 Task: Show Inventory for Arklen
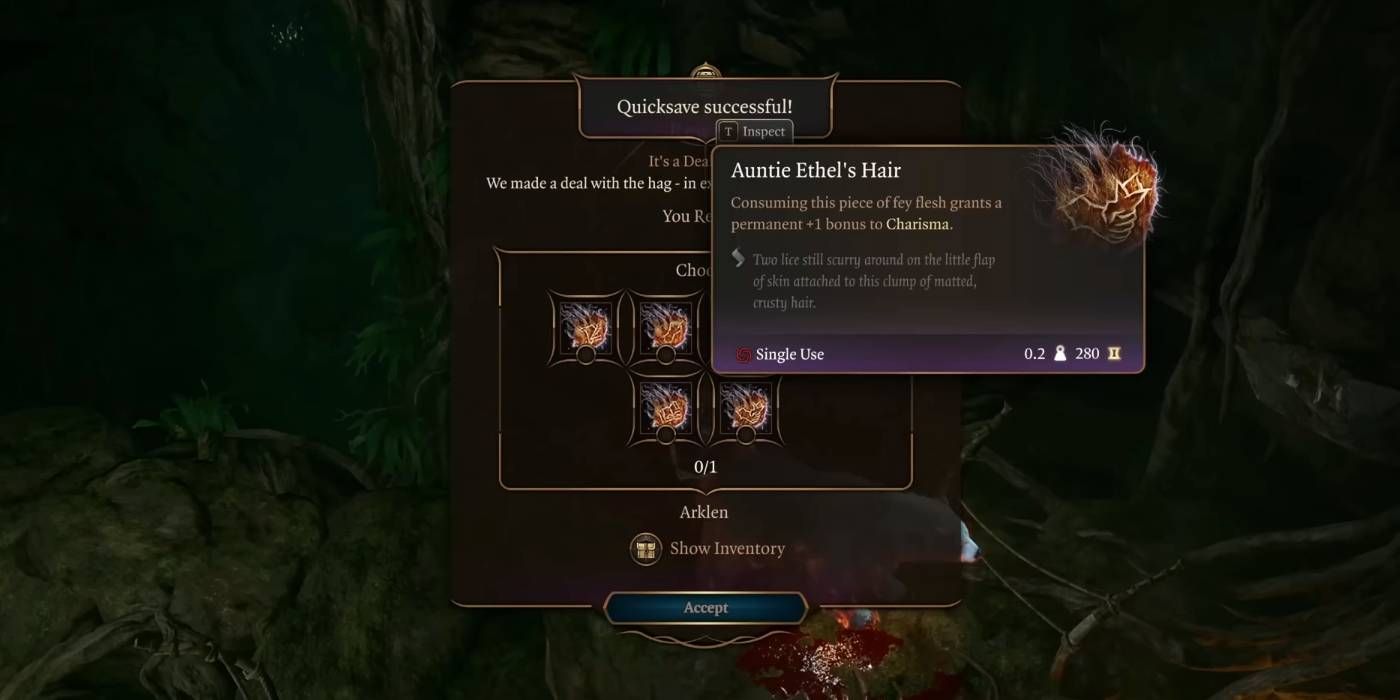pos(707,548)
